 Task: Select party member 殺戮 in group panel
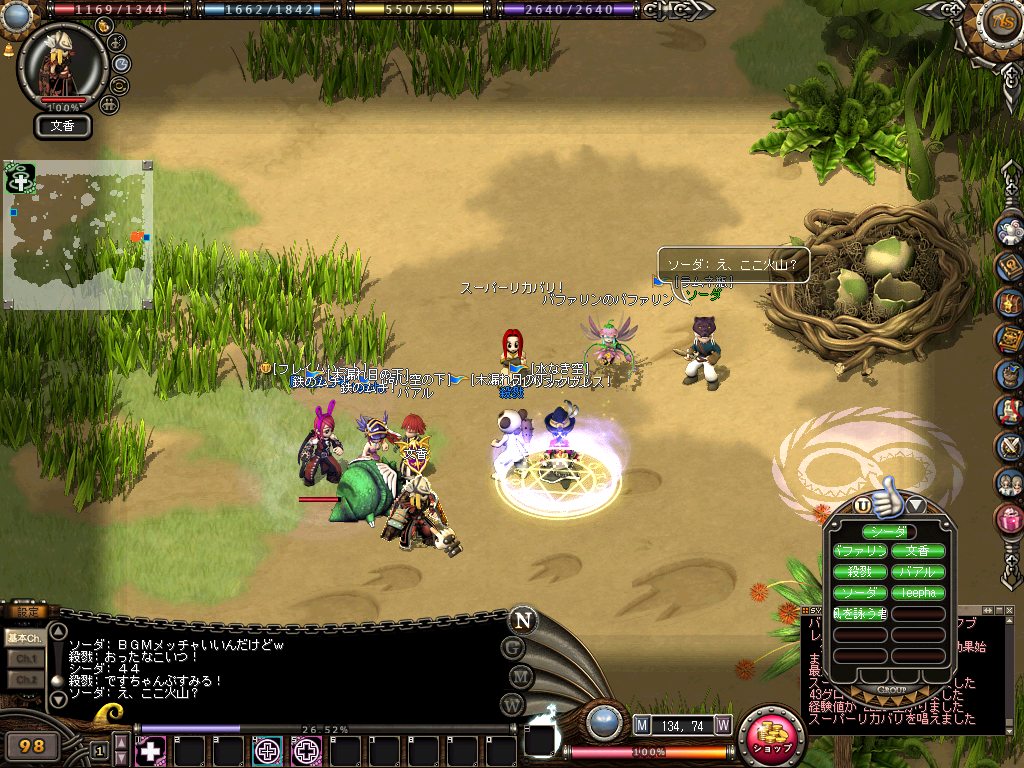[x=860, y=572]
